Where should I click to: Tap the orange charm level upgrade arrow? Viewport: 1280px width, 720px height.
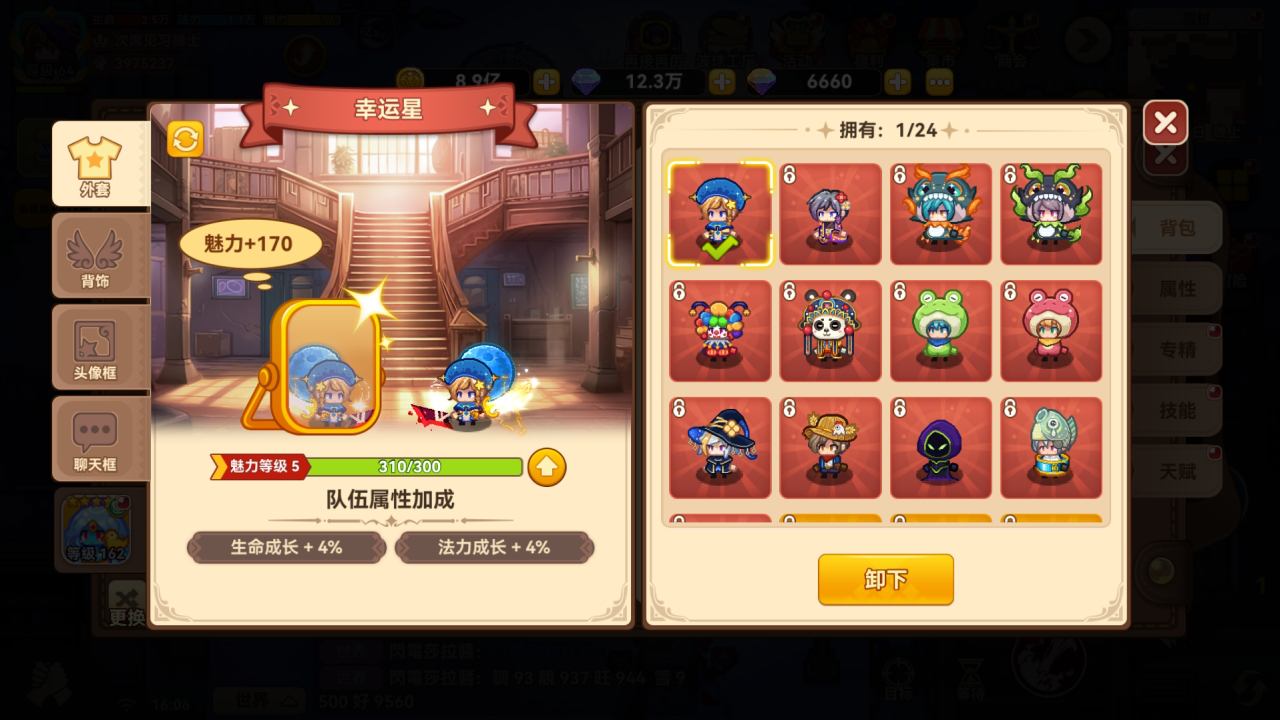(546, 467)
